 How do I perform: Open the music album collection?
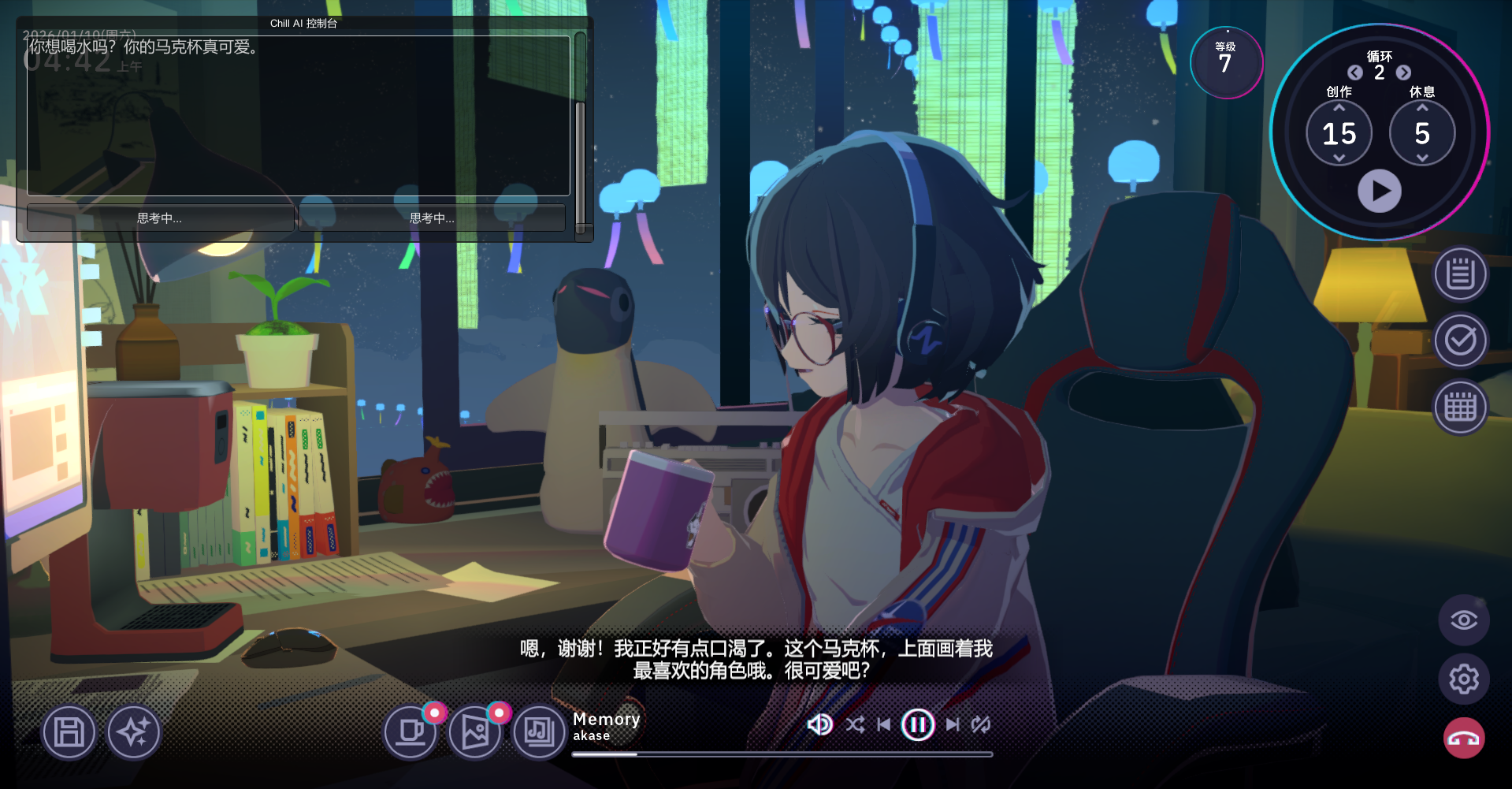coord(538,731)
